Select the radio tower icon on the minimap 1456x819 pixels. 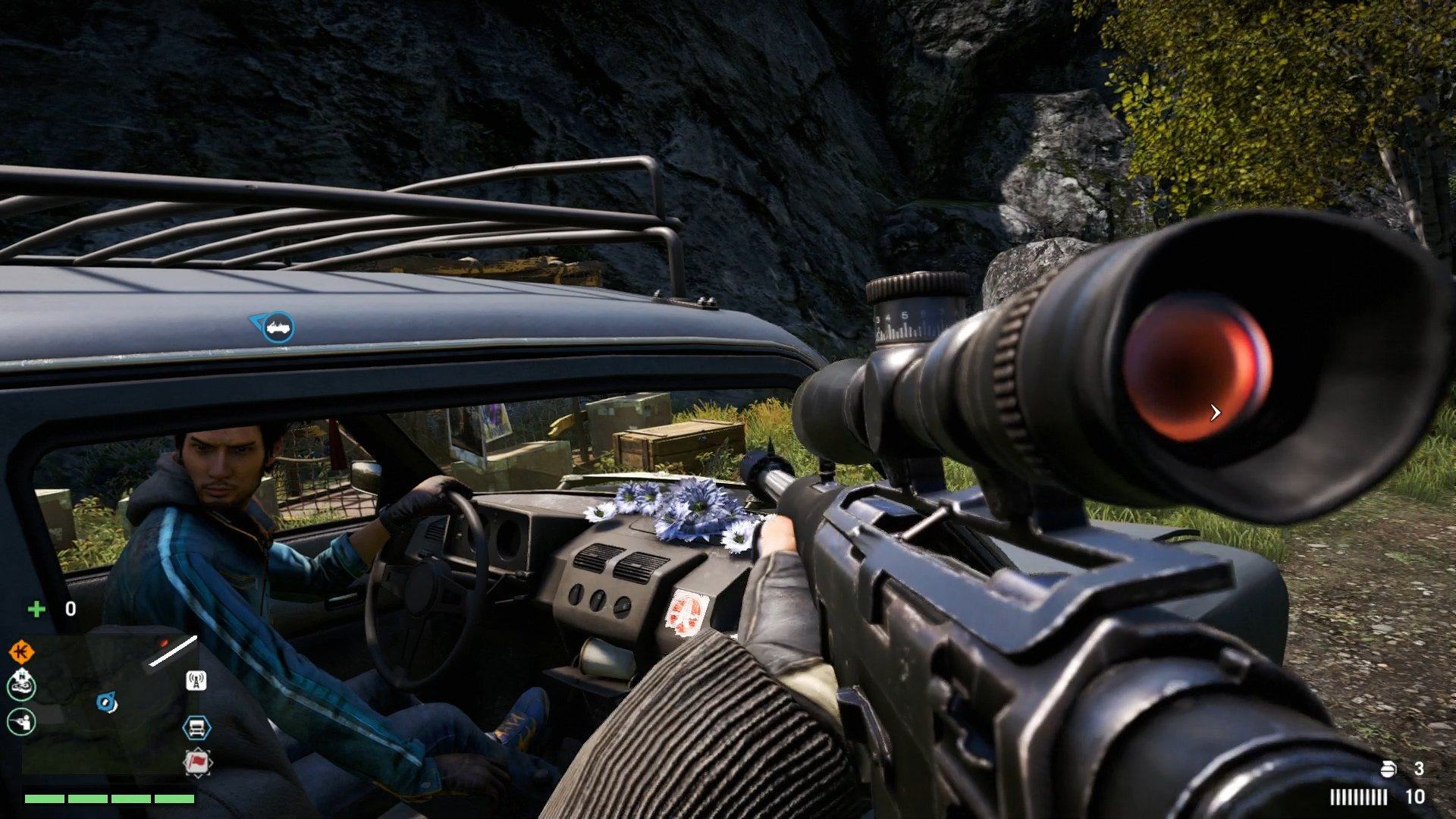pos(196,681)
